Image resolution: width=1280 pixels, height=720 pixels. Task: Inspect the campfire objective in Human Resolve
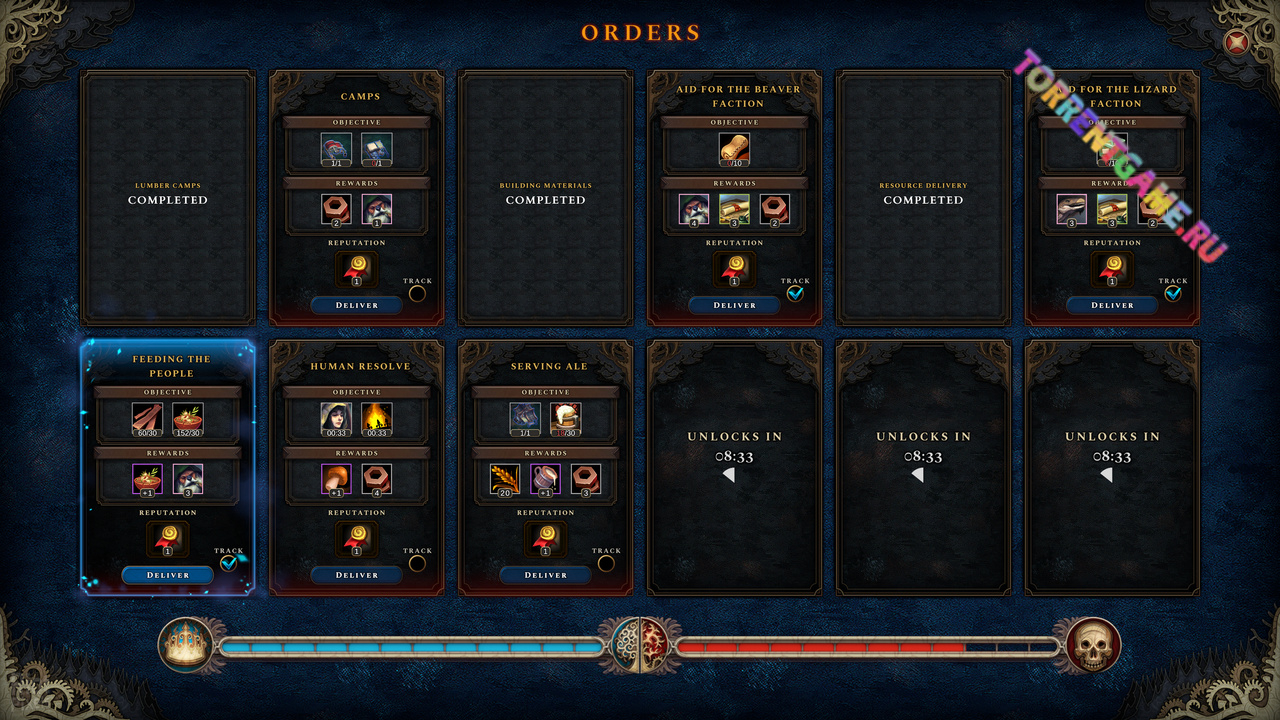pyautogui.click(x=377, y=419)
